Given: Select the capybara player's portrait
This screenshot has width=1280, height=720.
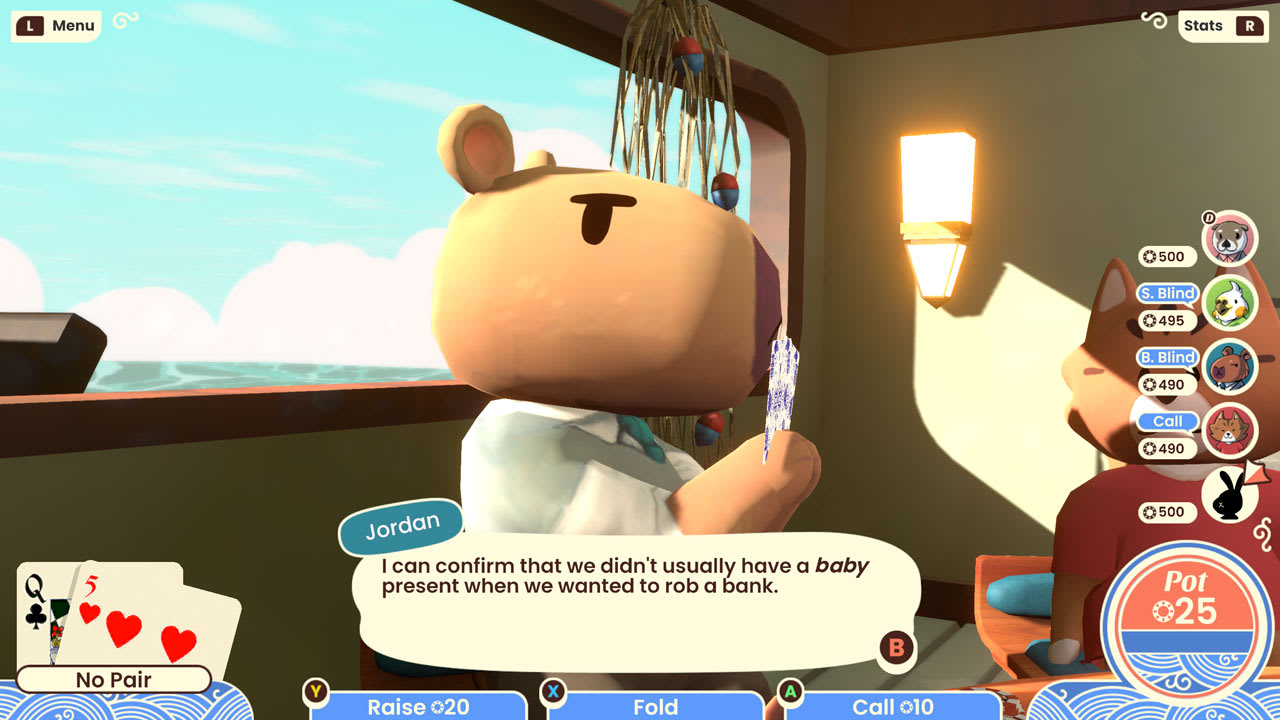Looking at the screenshot, I should 1227,368.
